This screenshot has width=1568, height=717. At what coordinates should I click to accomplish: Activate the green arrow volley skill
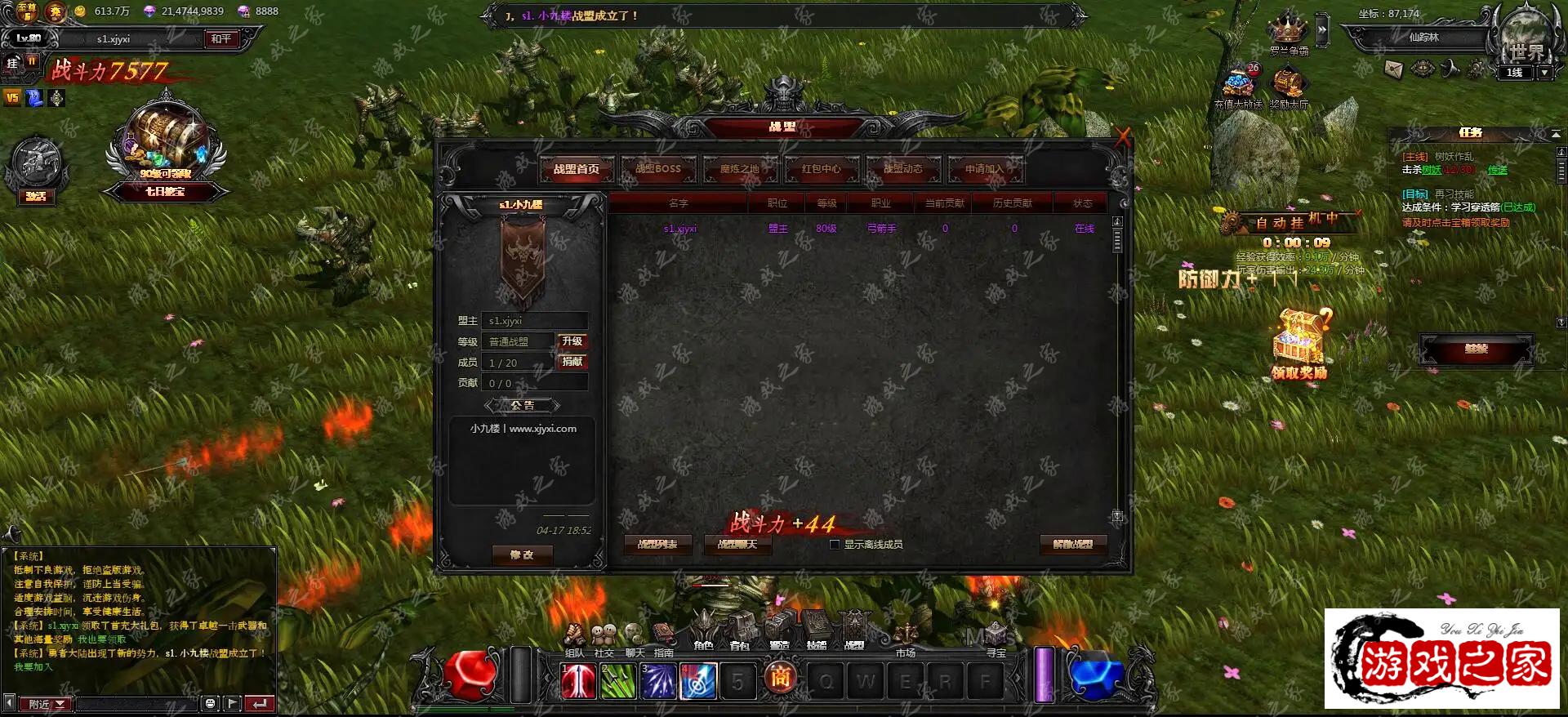tap(617, 681)
